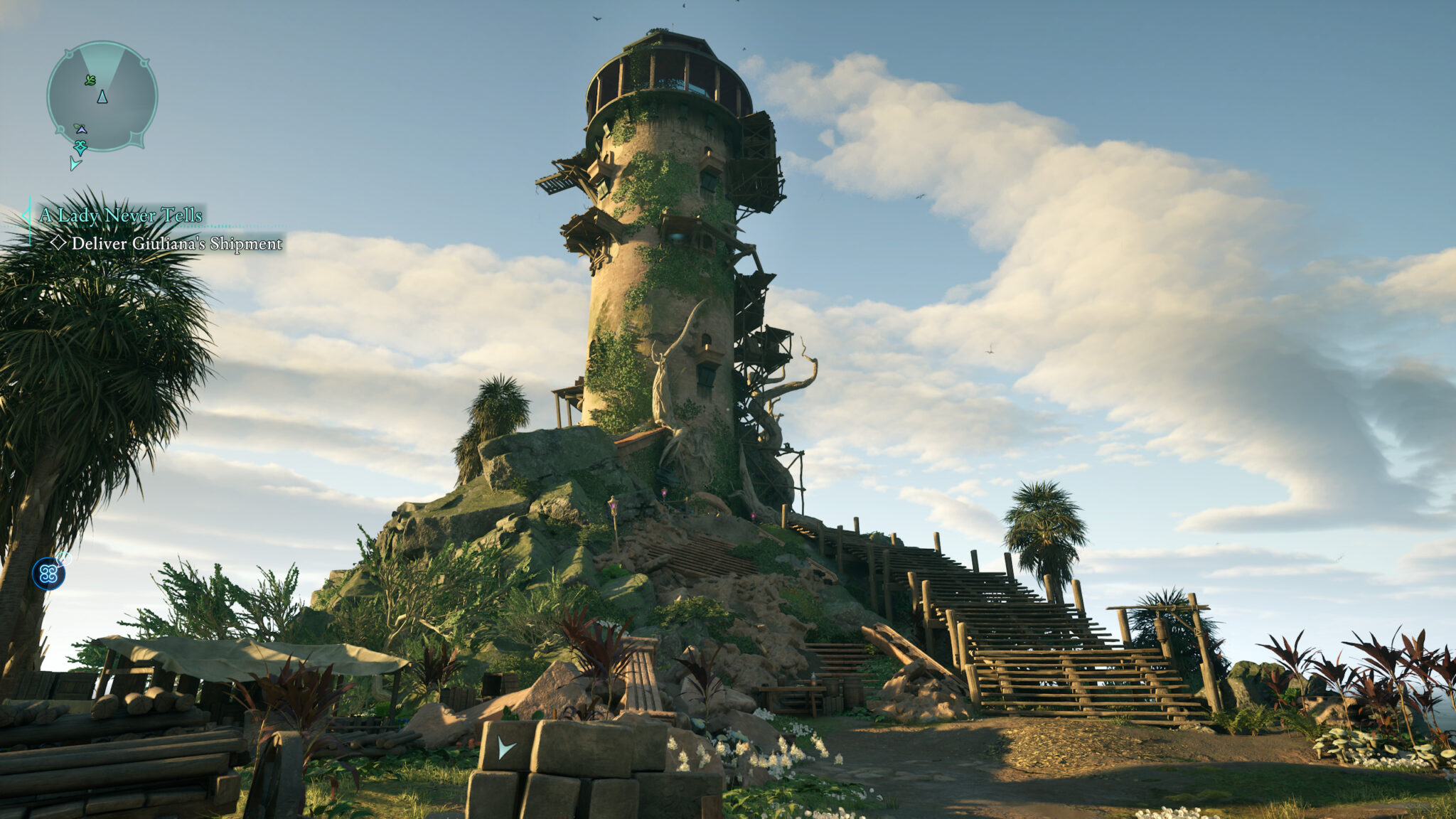Click the Deliver Giuliana's Shipment objective

point(176,244)
